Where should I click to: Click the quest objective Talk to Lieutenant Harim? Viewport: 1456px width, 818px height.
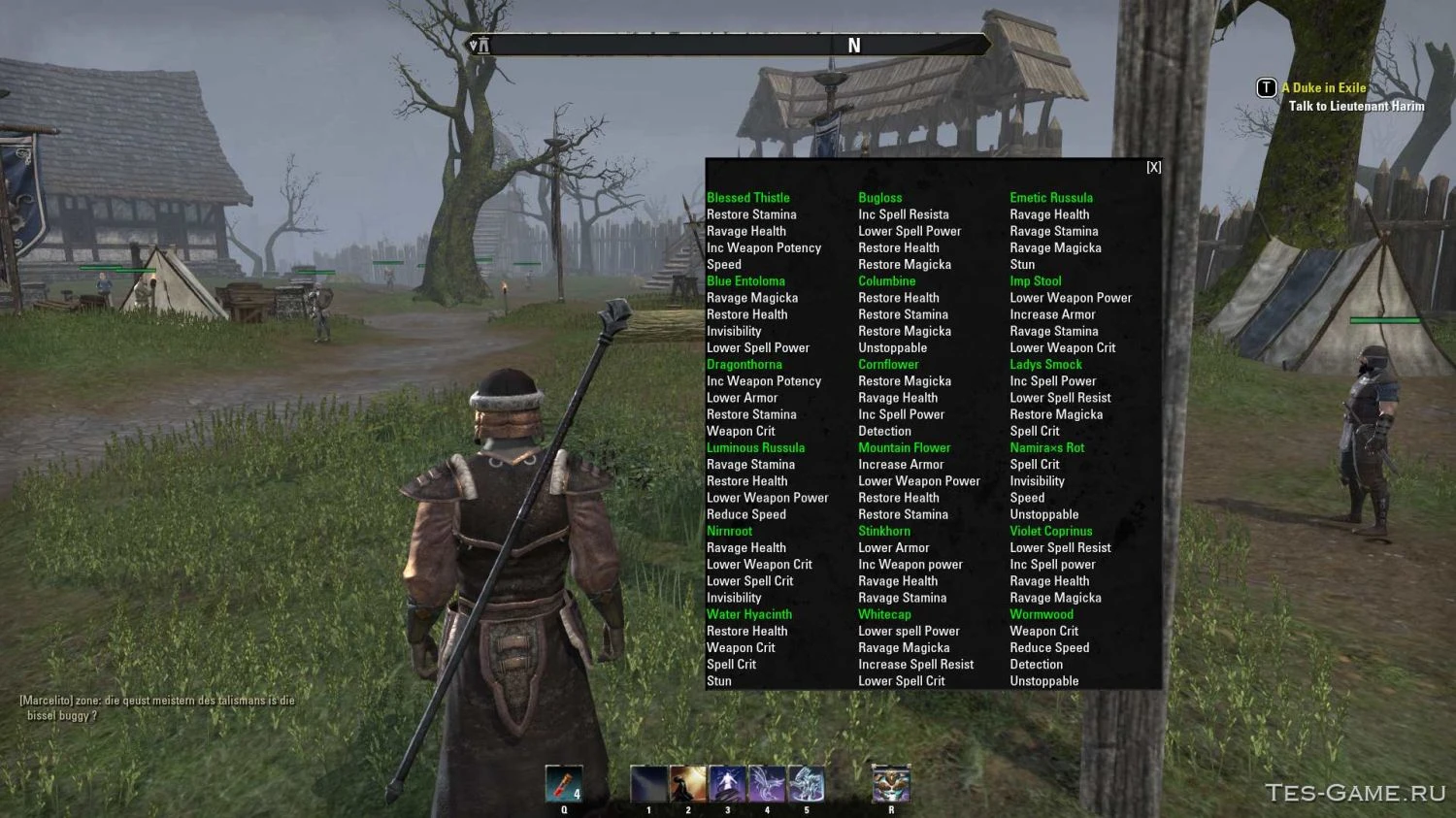click(1355, 107)
